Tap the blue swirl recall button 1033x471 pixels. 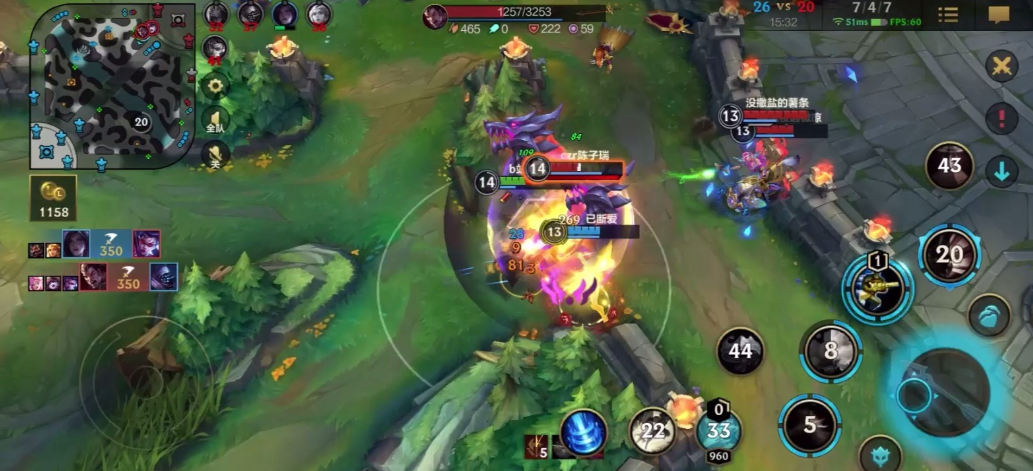[x=584, y=432]
